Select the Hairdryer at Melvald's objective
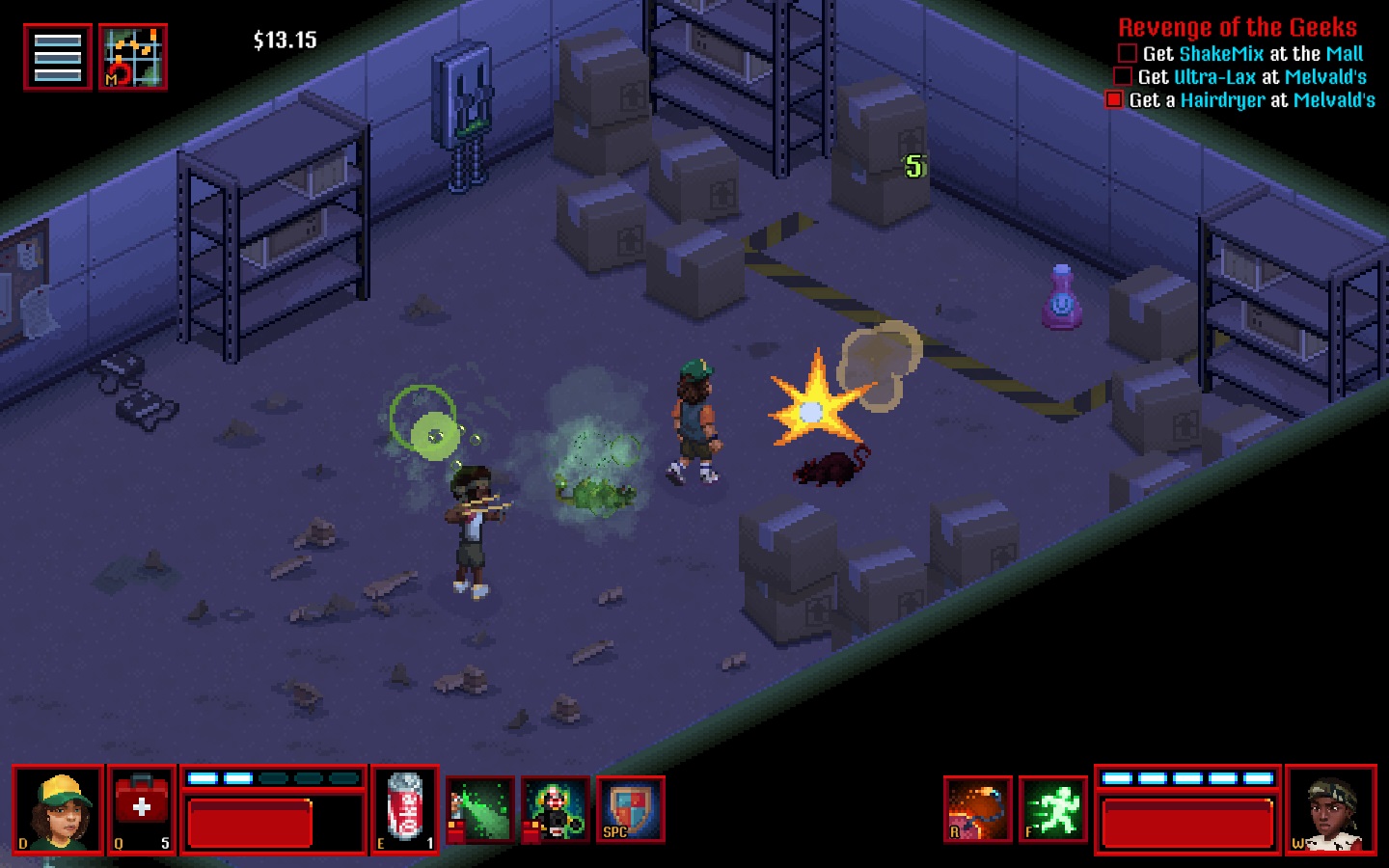The height and width of the screenshot is (868, 1389). click(1251, 100)
